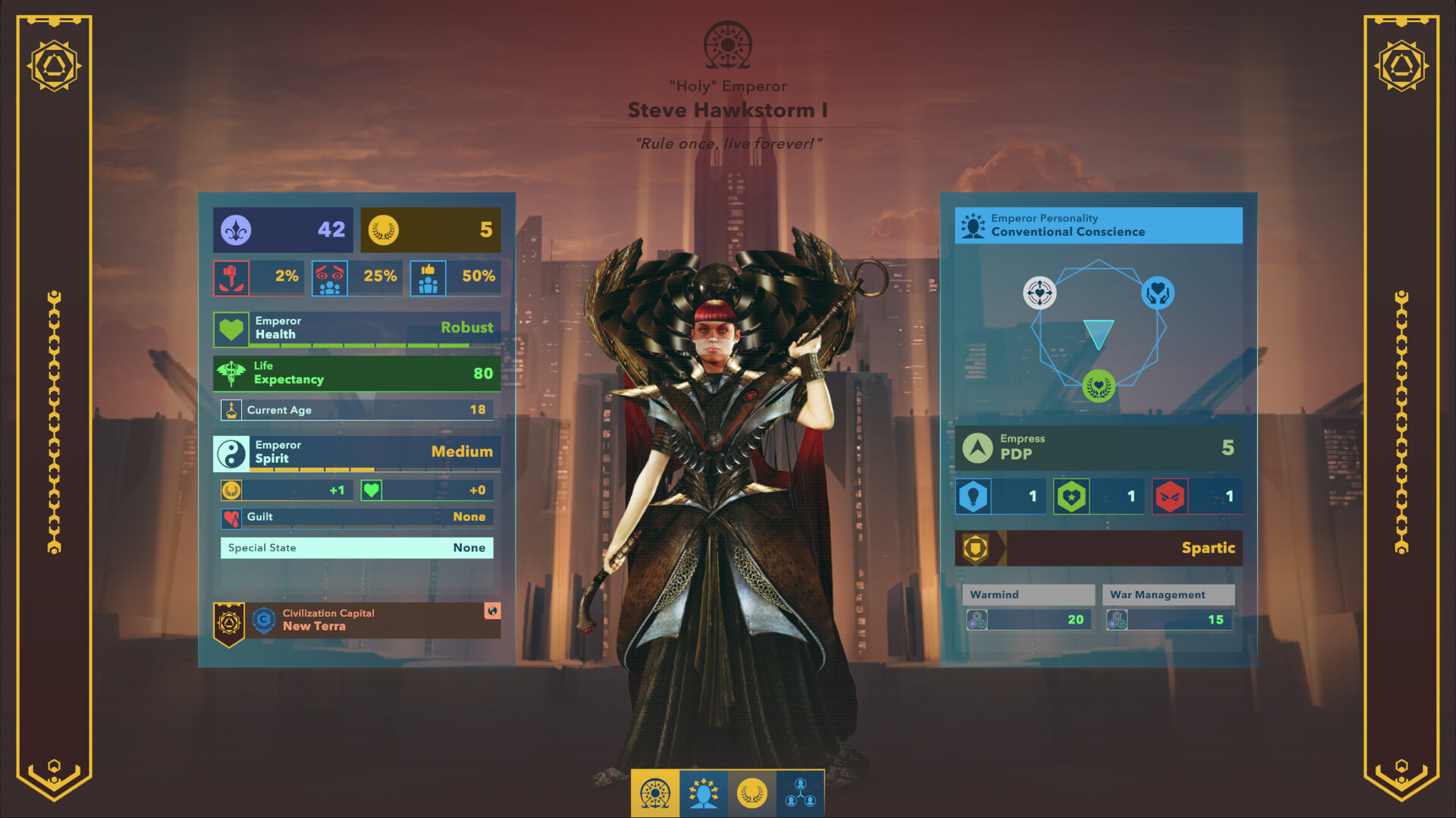The height and width of the screenshot is (818, 1456).
Task: Switch to the three linked people tab
Action: point(800,794)
